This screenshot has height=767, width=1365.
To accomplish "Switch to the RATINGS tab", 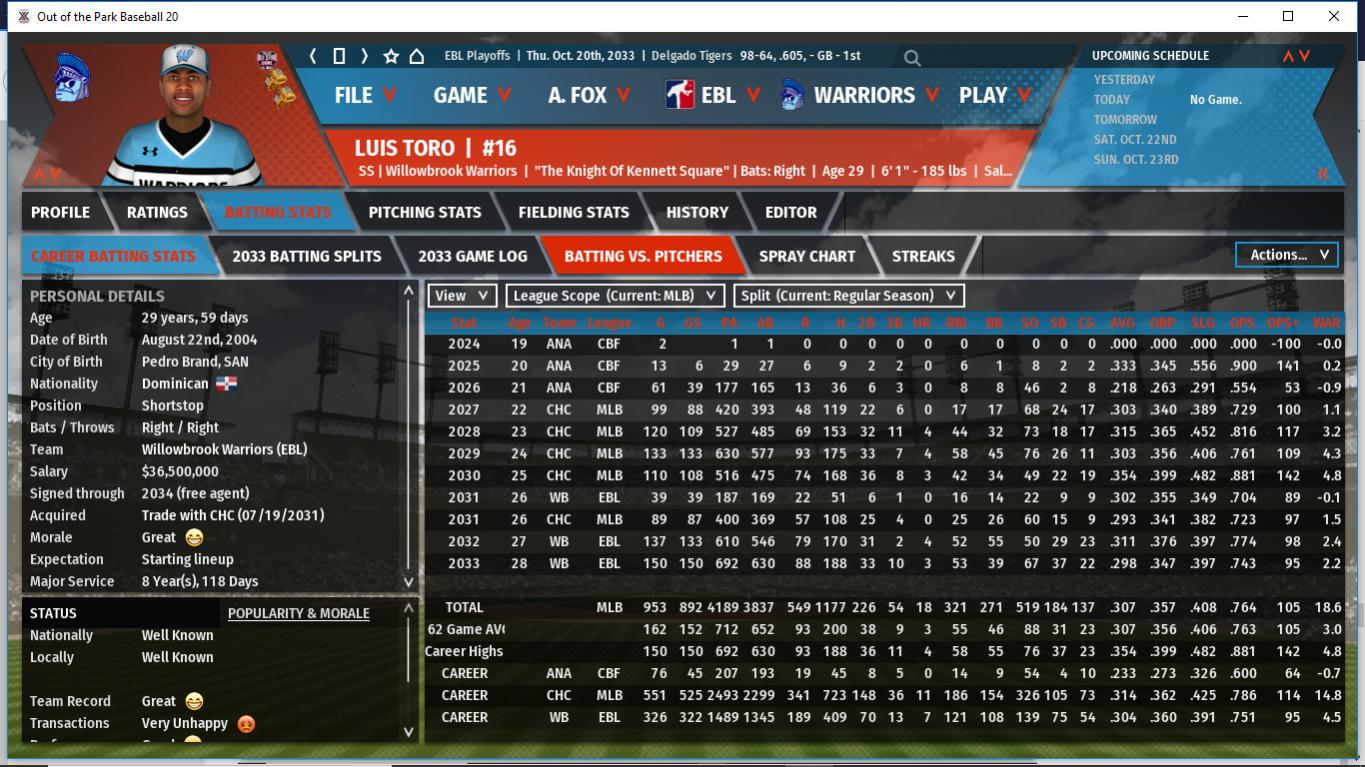I will point(157,212).
